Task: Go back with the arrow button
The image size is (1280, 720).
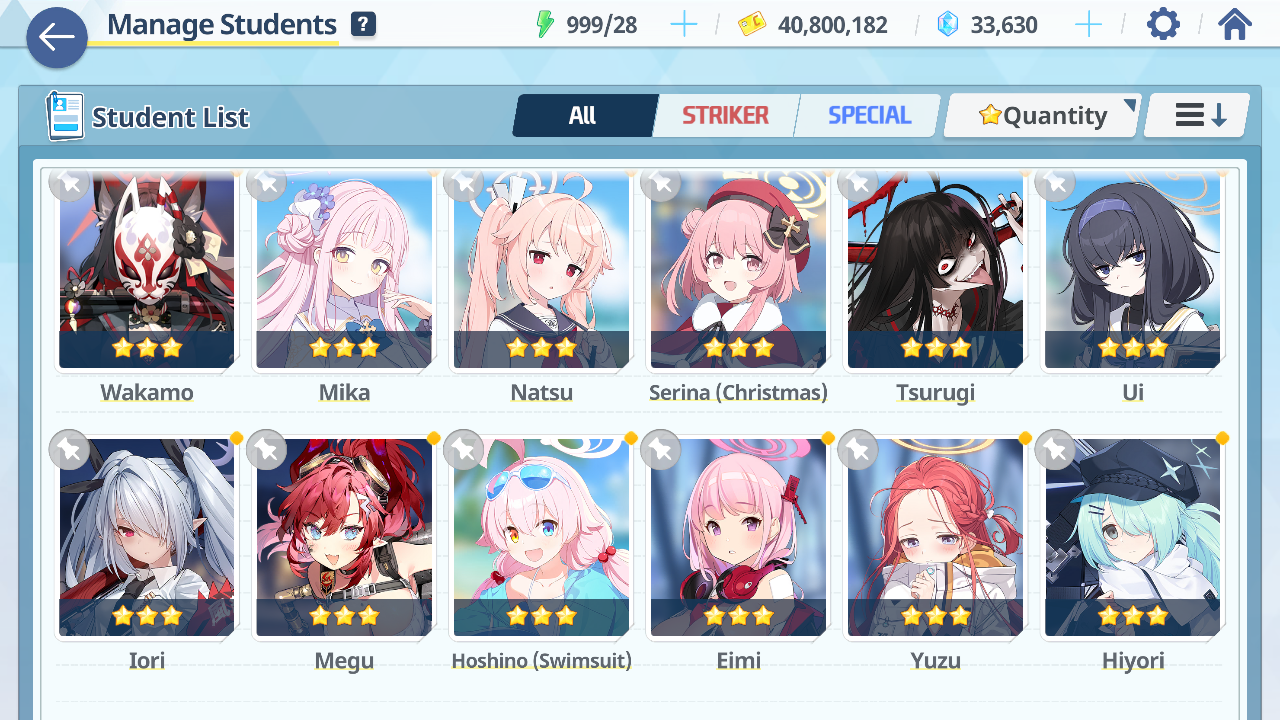Action: [x=57, y=38]
